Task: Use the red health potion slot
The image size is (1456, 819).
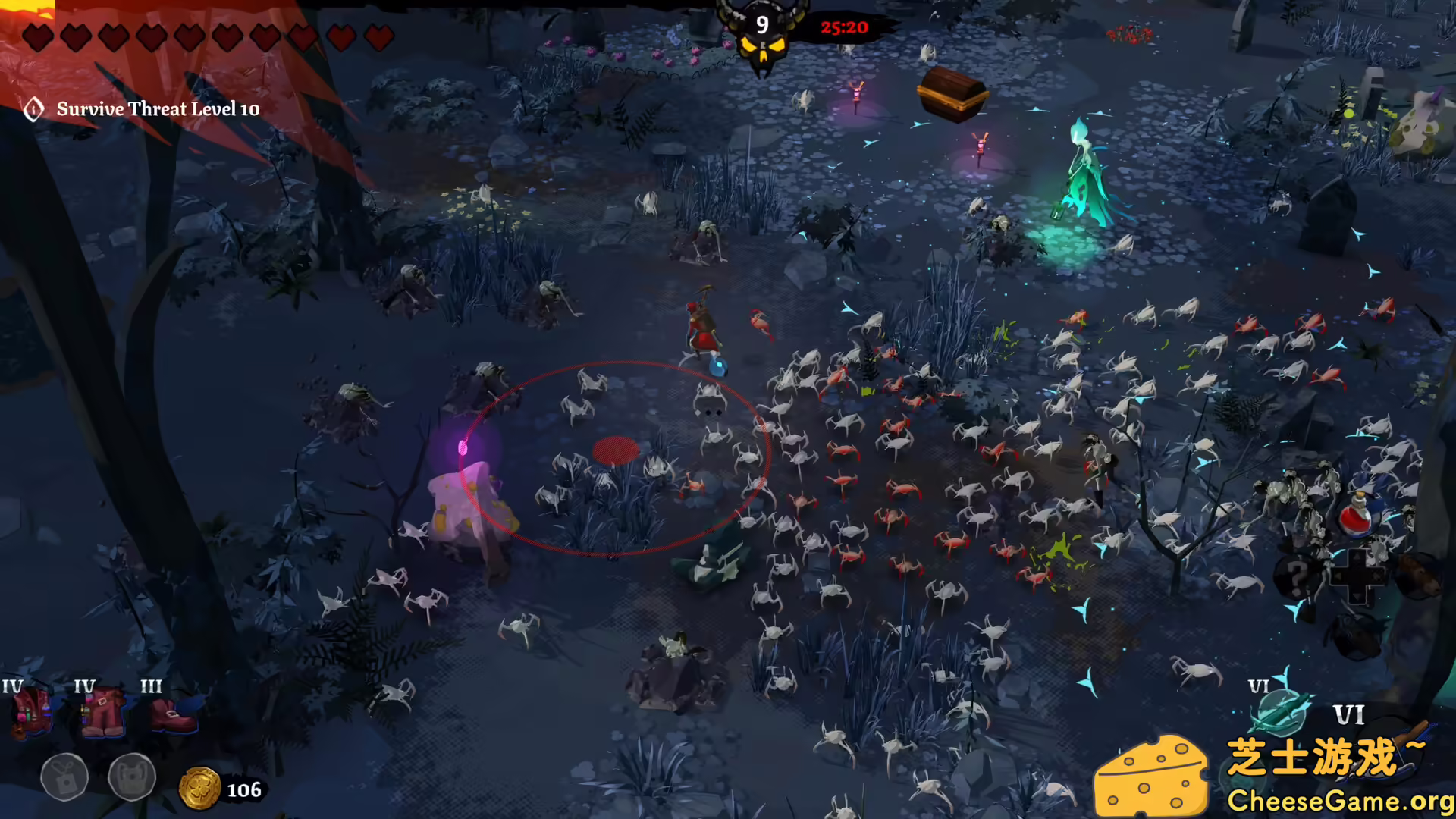Action: point(1357,516)
